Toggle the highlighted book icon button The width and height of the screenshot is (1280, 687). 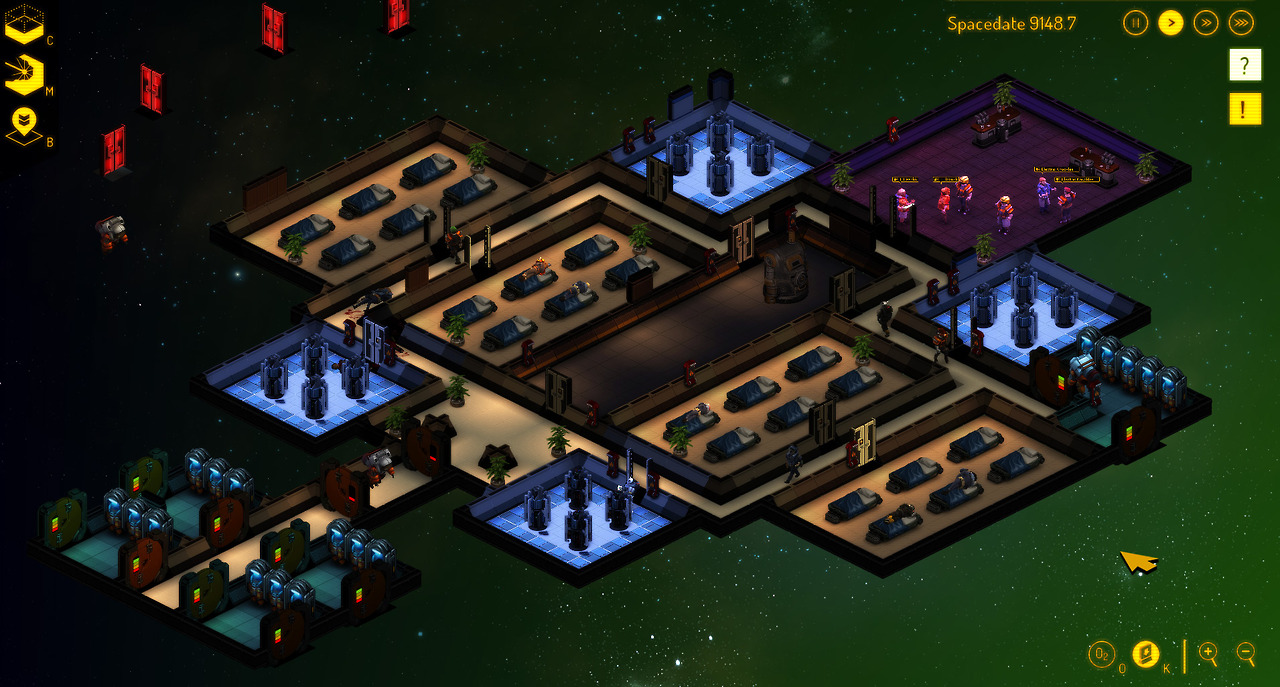(x=1145, y=655)
